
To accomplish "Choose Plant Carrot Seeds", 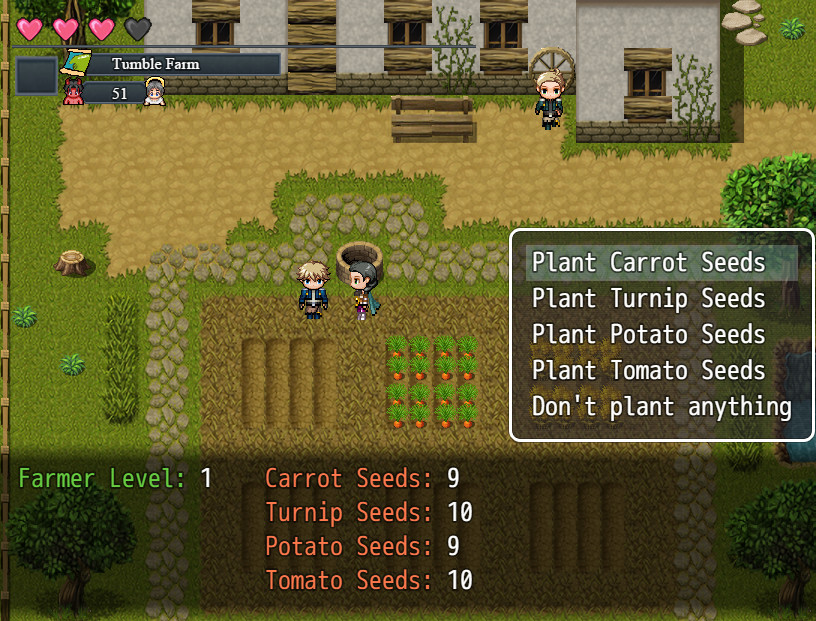I will 649,263.
